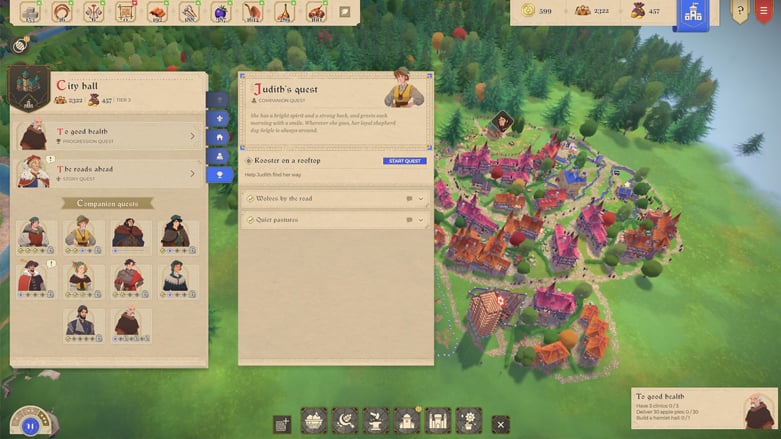Open the To good health progression quest
781x439 pixels.
pyautogui.click(x=109, y=136)
